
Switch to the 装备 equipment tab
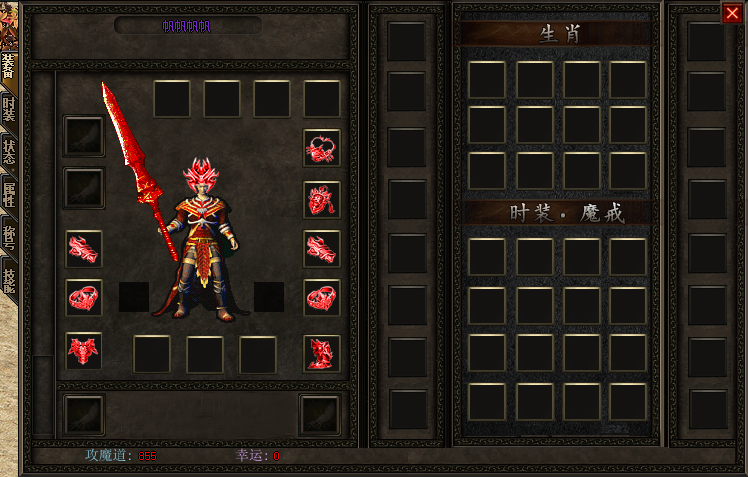click(x=8, y=68)
